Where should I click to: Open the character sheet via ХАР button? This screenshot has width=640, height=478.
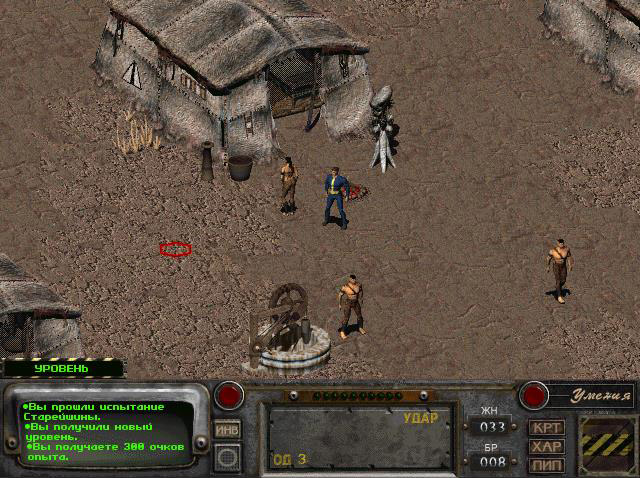pyautogui.click(x=546, y=446)
